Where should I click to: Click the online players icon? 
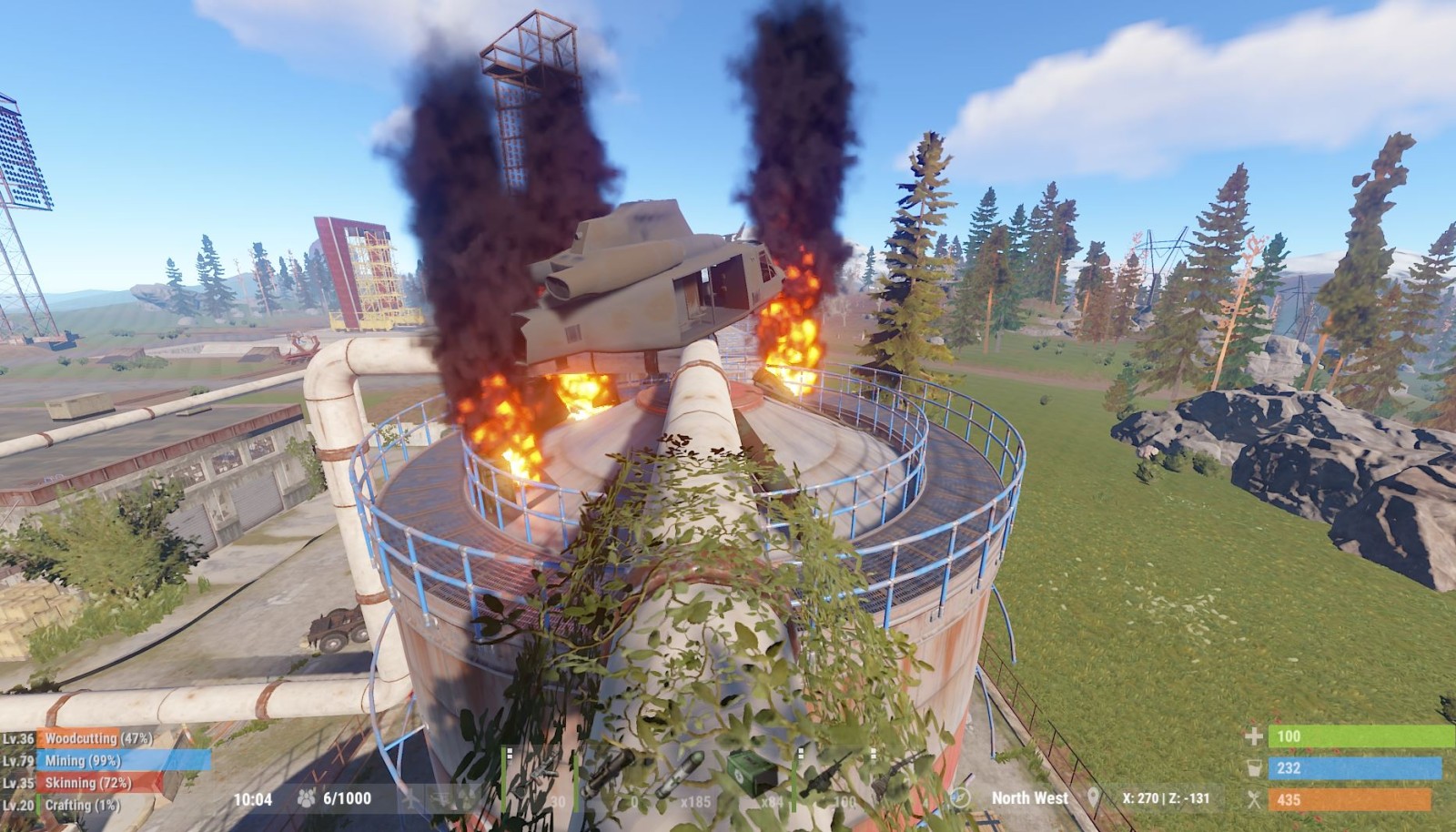(306, 798)
